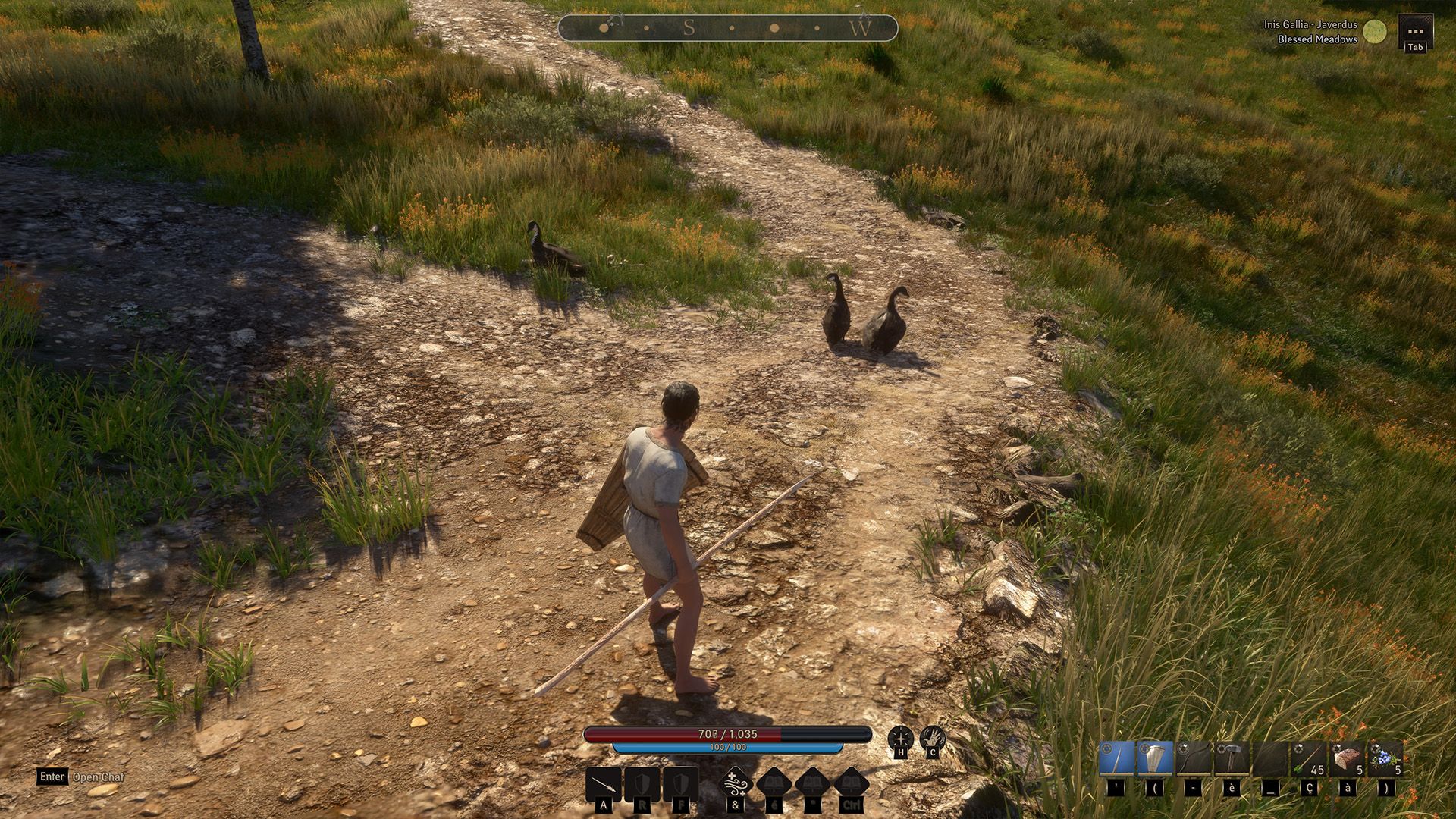Click the compass direction bar
1456x819 pixels.
point(727,29)
